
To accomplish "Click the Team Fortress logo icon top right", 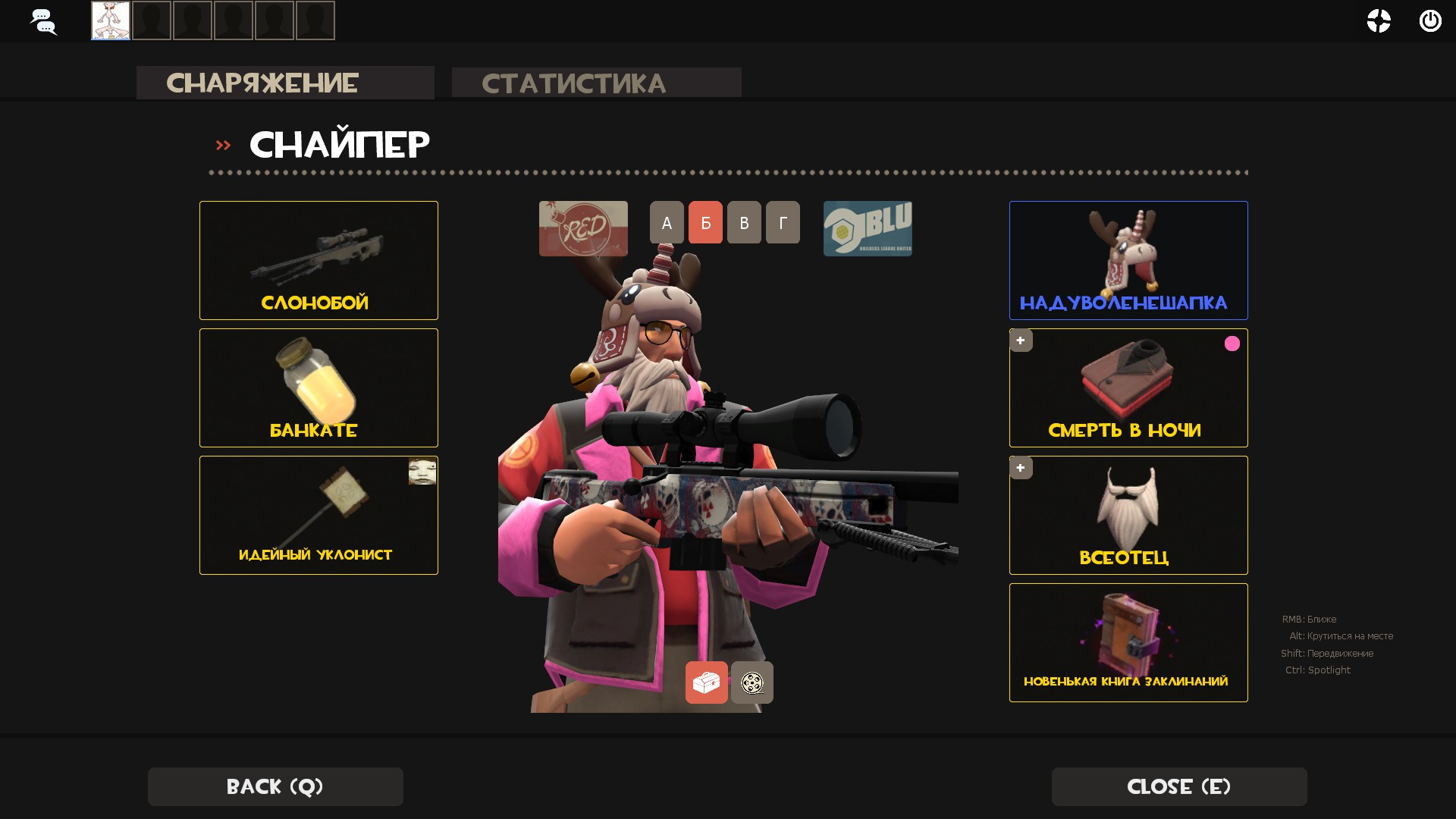I will pos(1379,21).
